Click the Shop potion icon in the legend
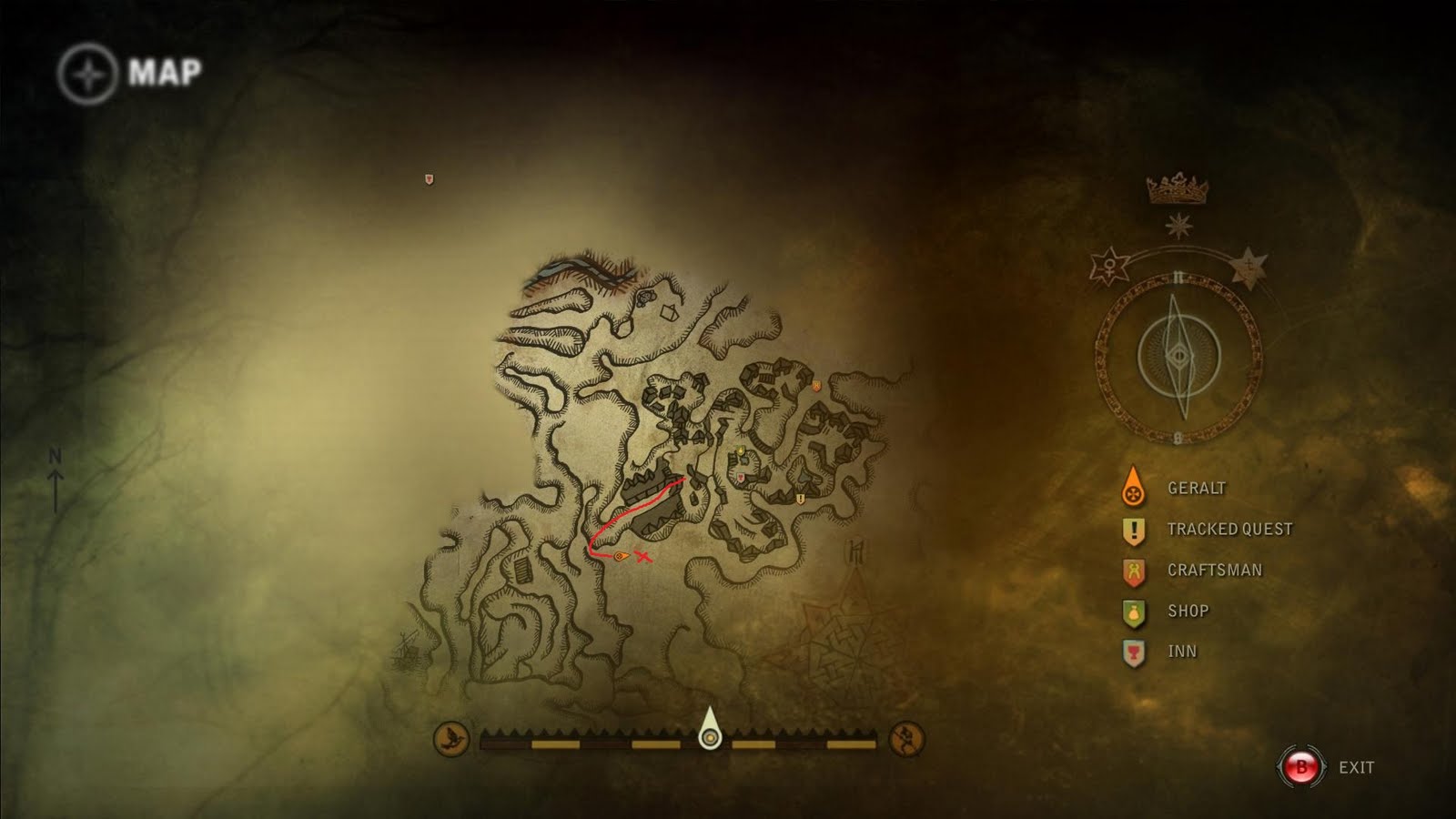1456x819 pixels. (1133, 611)
